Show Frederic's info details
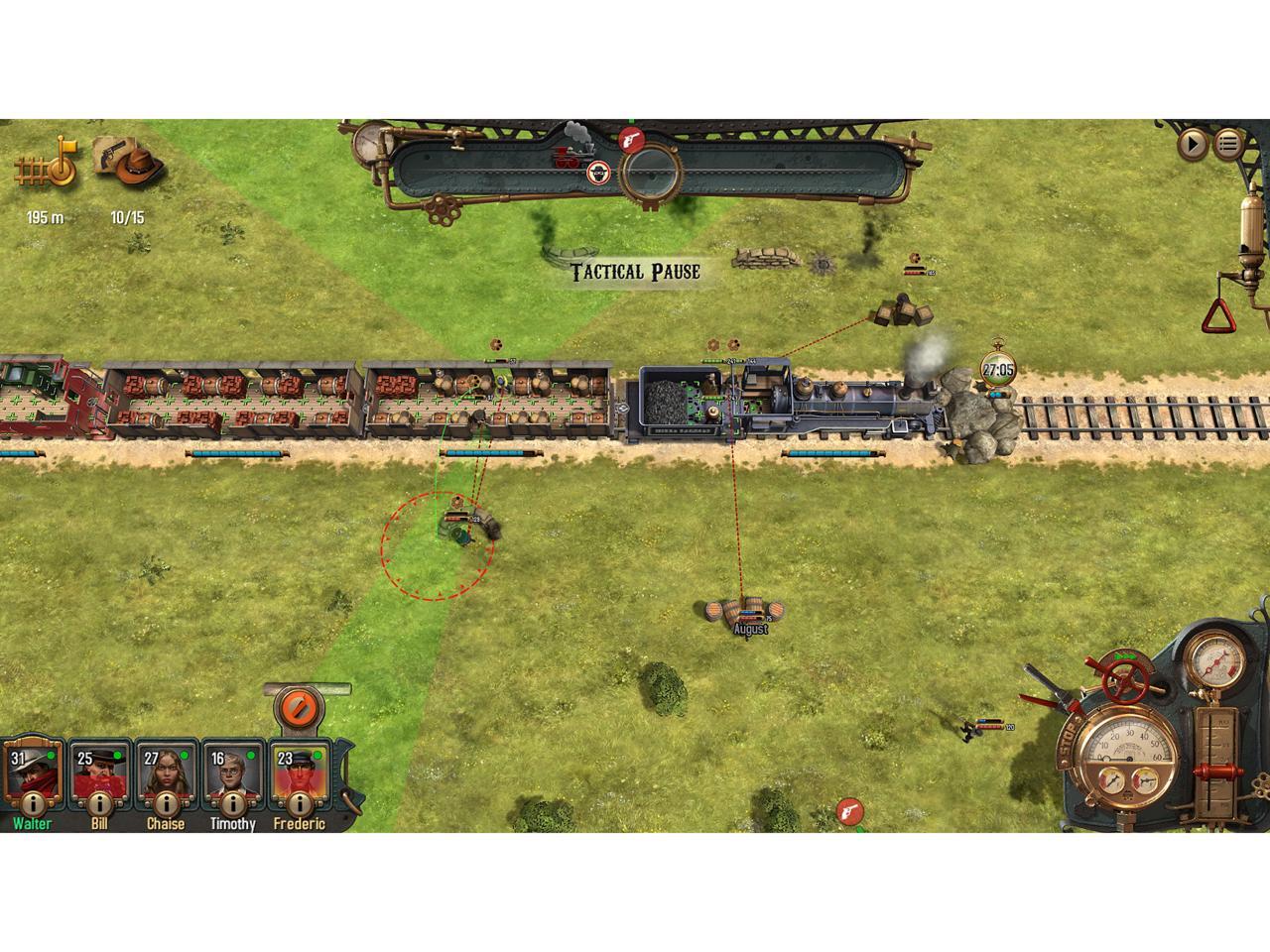This screenshot has width=1270, height=952. [300, 803]
